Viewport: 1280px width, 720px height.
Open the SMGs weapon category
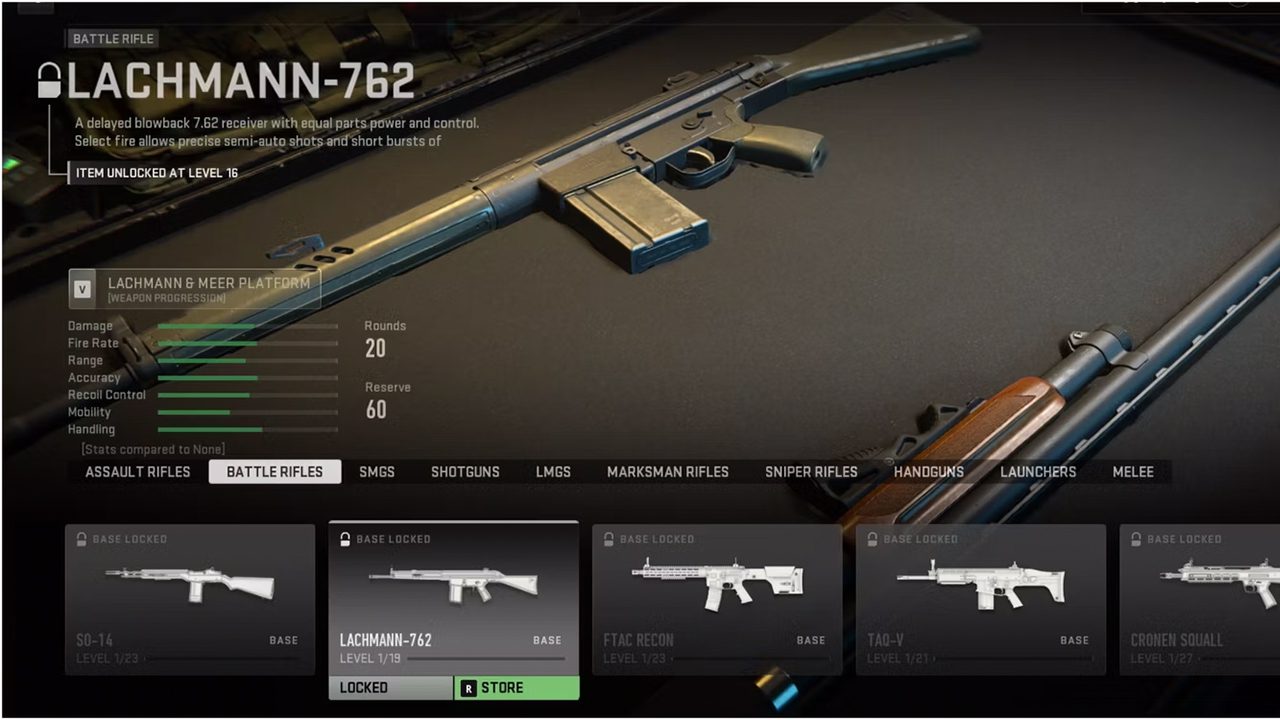(x=377, y=472)
